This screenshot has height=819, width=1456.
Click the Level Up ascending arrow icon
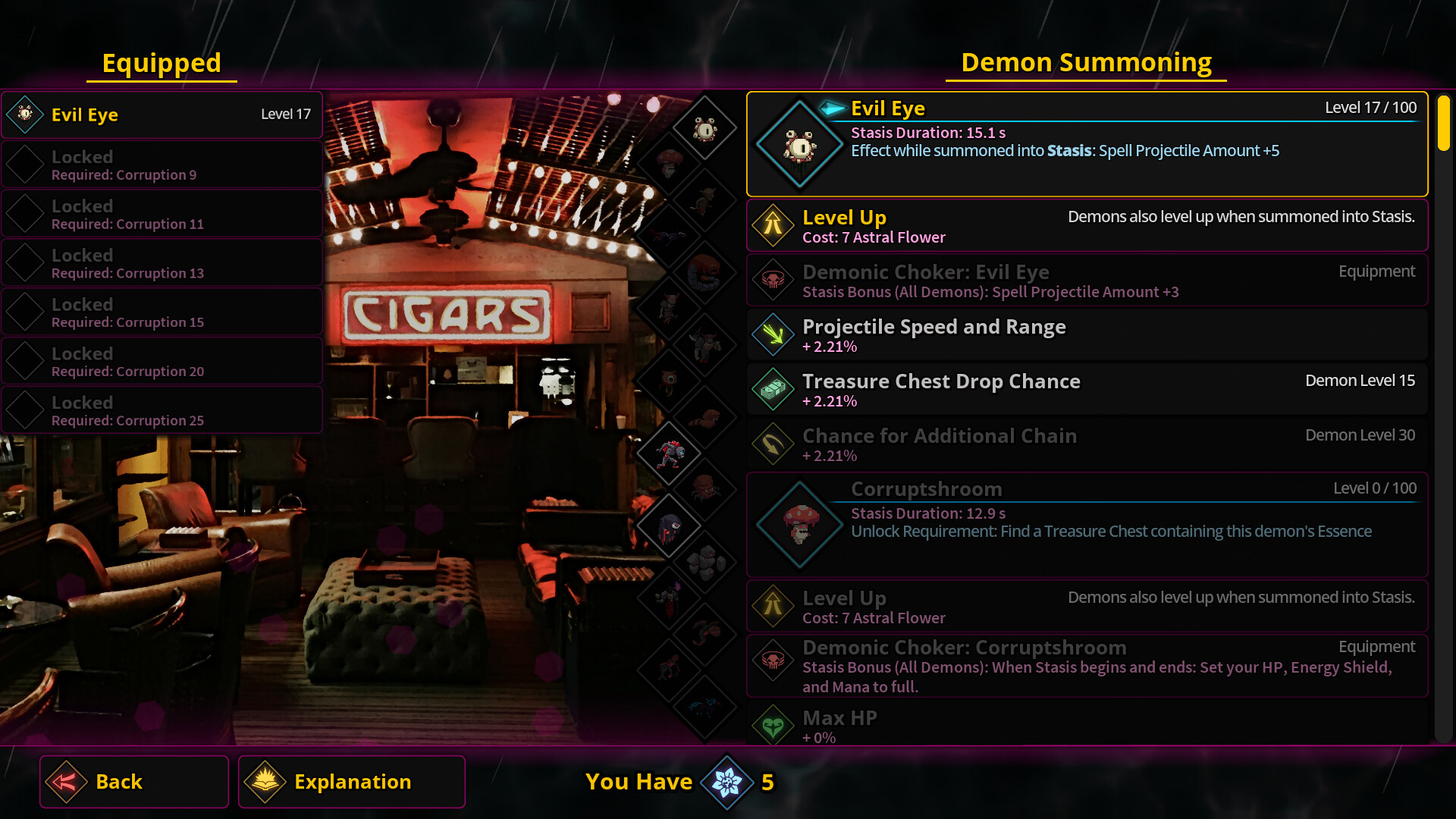[x=773, y=224]
